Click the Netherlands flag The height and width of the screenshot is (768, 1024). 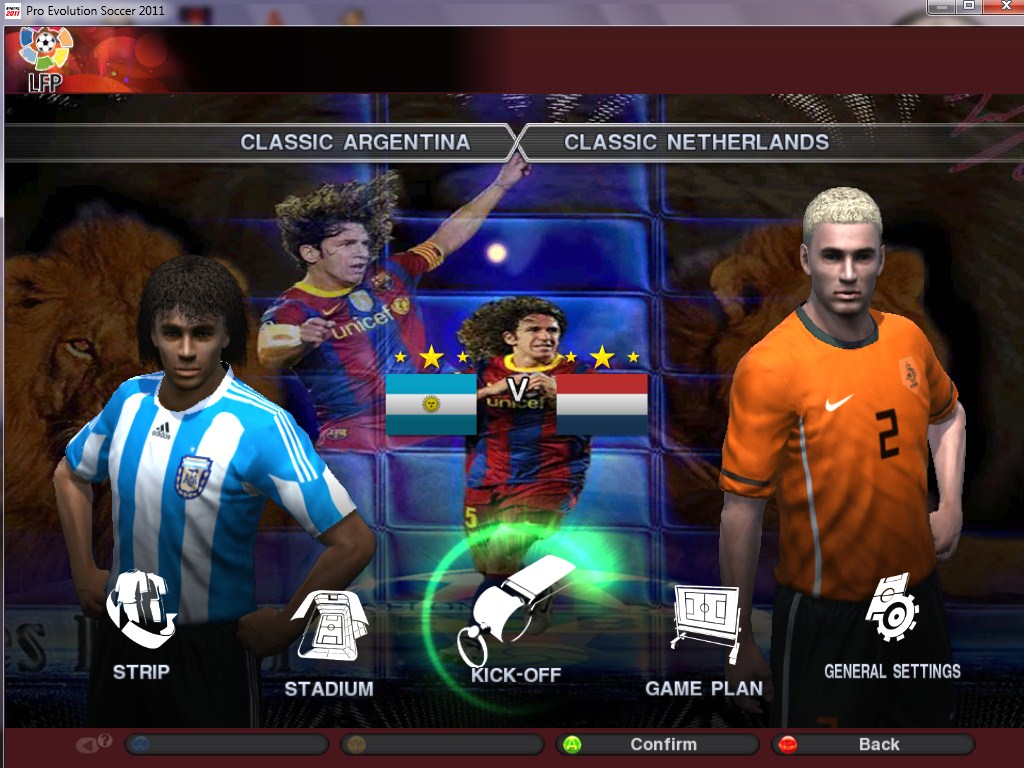pos(602,404)
